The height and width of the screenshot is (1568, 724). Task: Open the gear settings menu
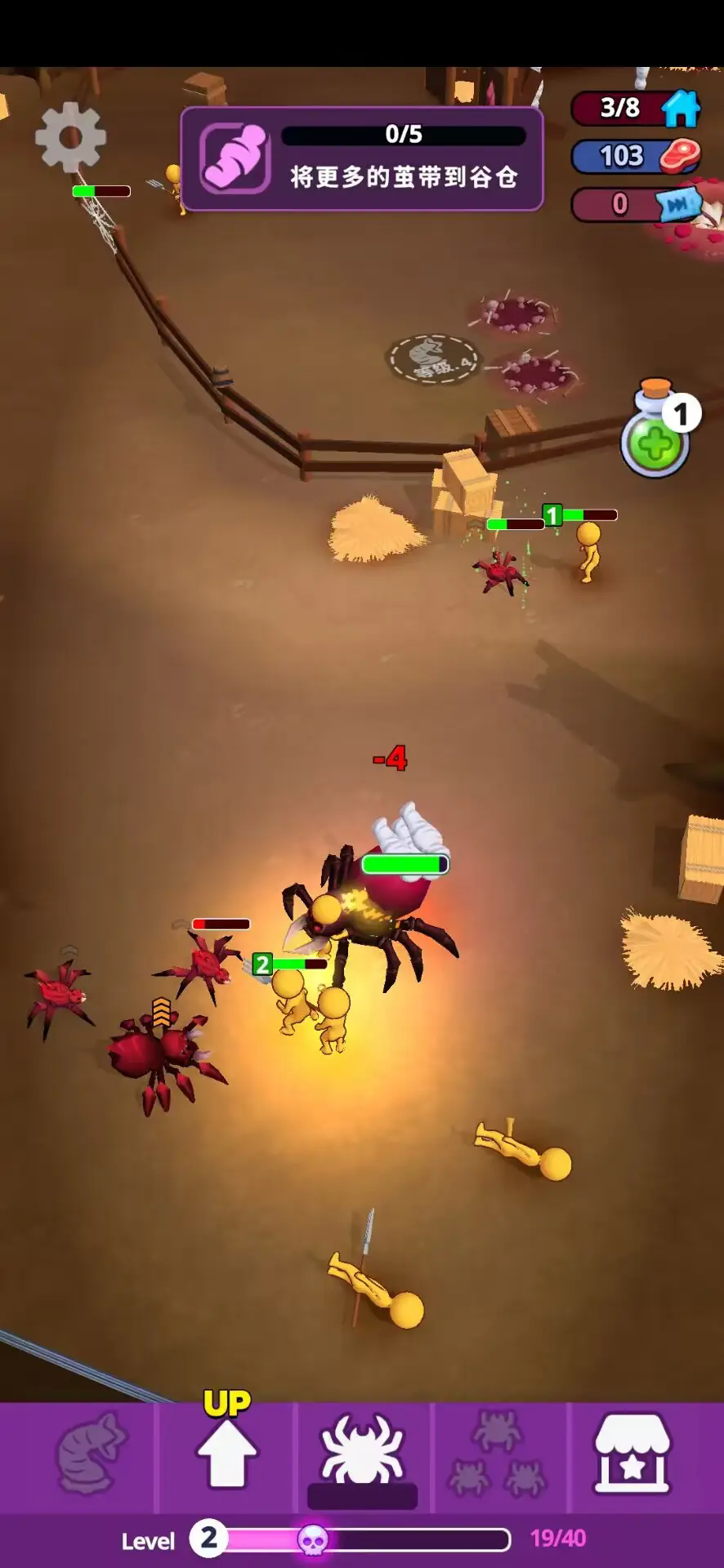[70, 137]
